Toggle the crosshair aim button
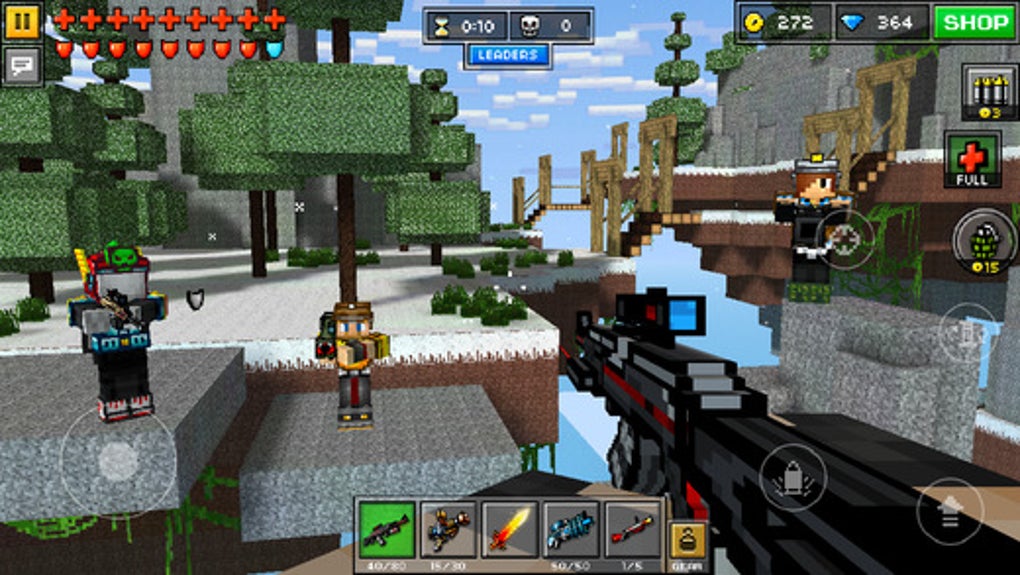 (845, 238)
